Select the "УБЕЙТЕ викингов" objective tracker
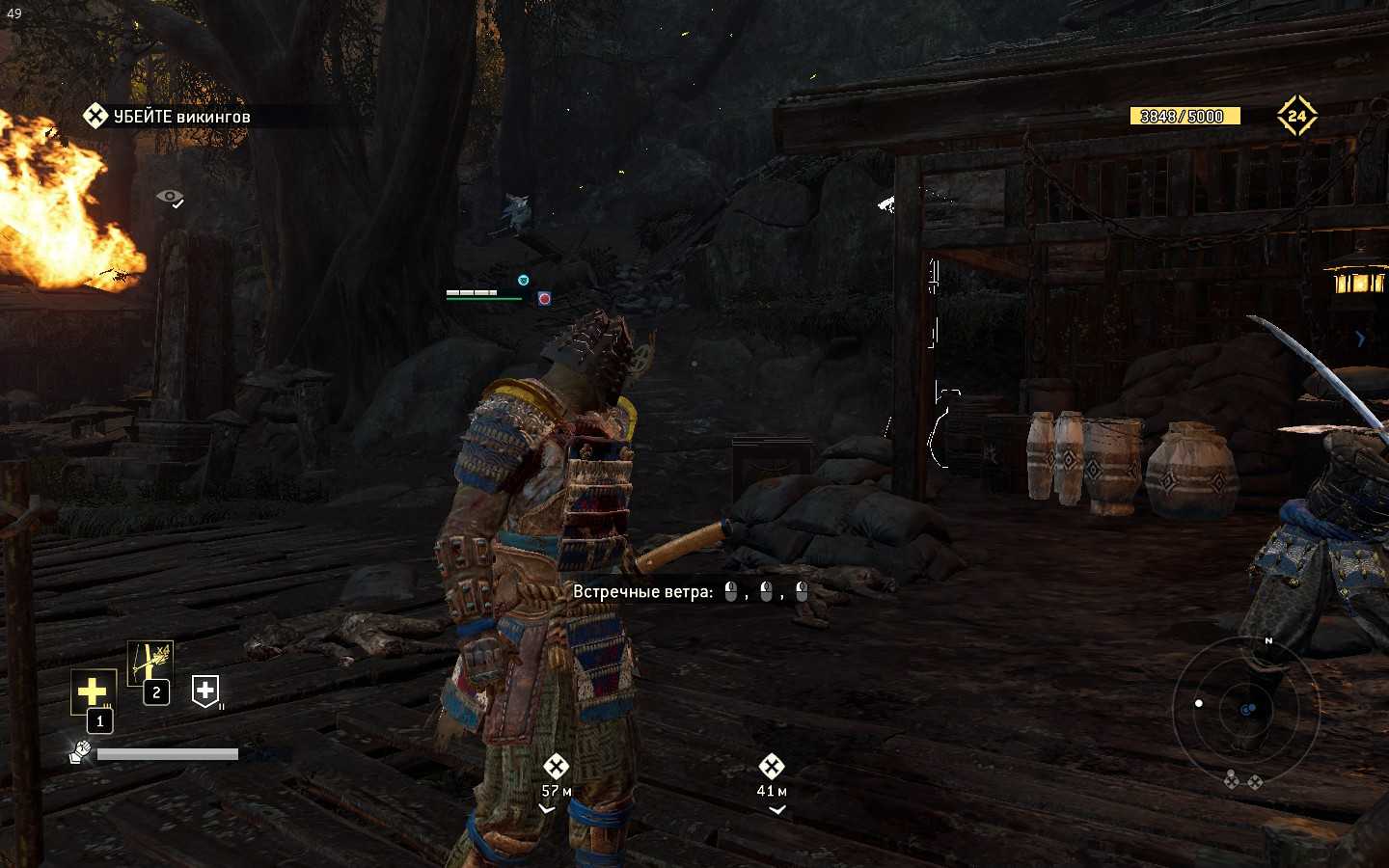 pyautogui.click(x=169, y=117)
